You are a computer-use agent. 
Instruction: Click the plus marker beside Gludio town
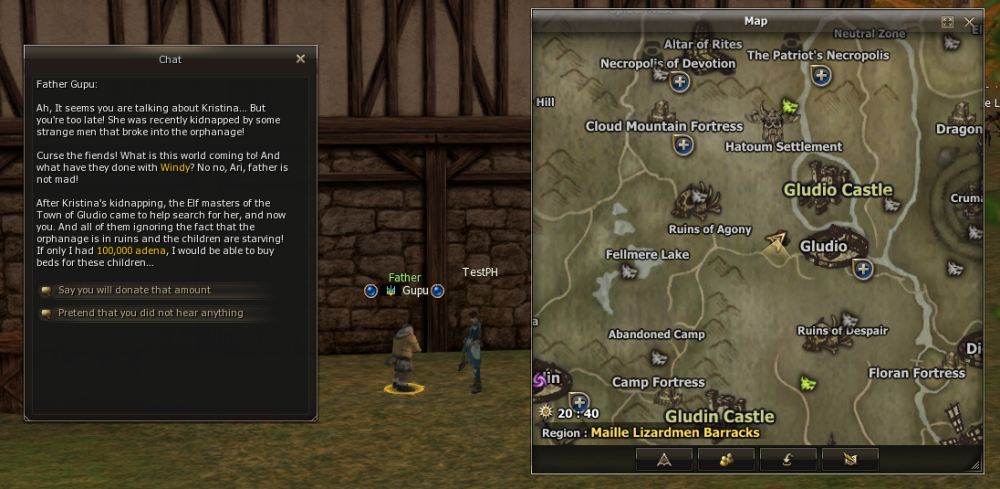(x=863, y=269)
